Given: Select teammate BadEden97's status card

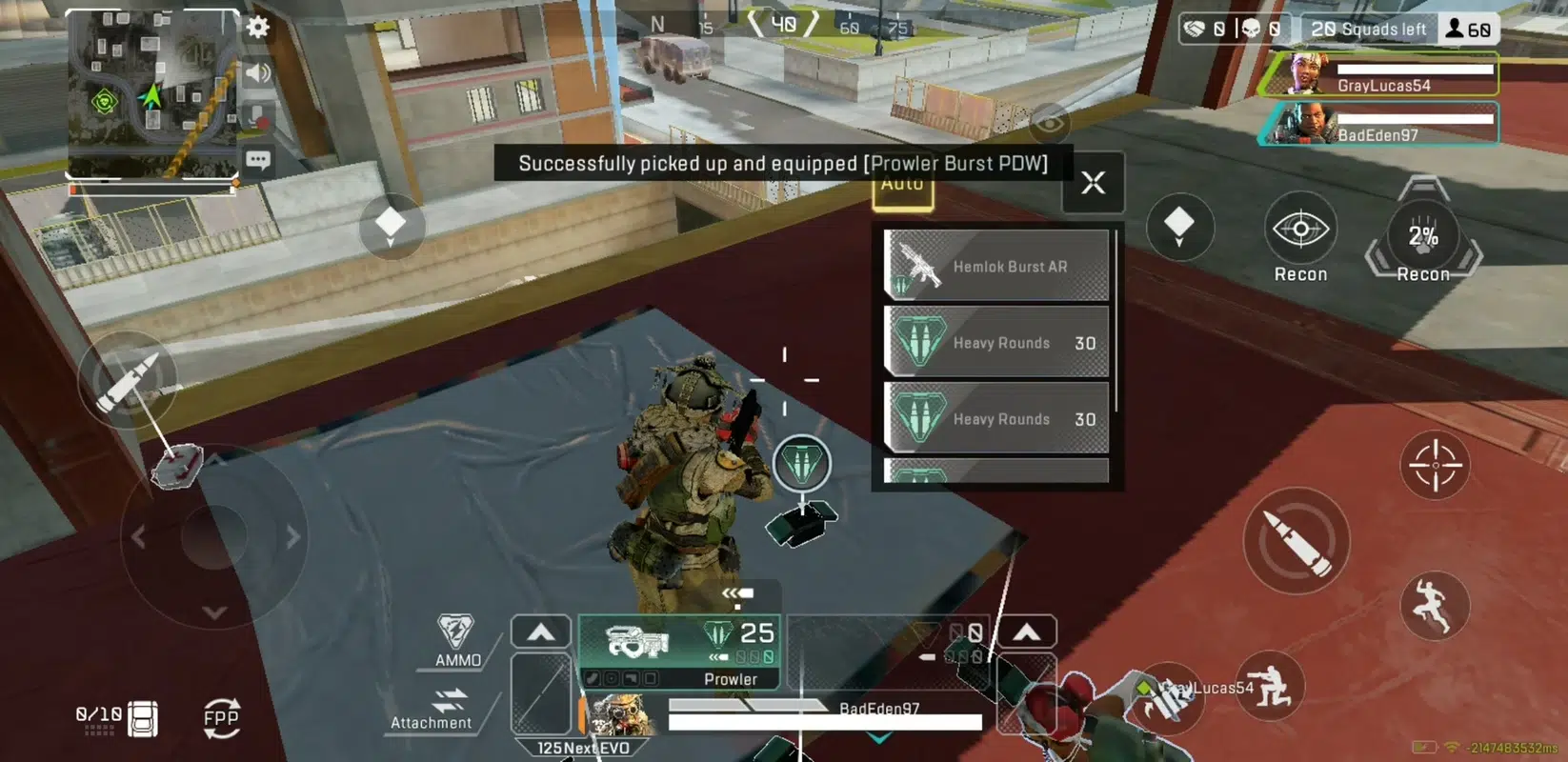Looking at the screenshot, I should [x=1378, y=125].
